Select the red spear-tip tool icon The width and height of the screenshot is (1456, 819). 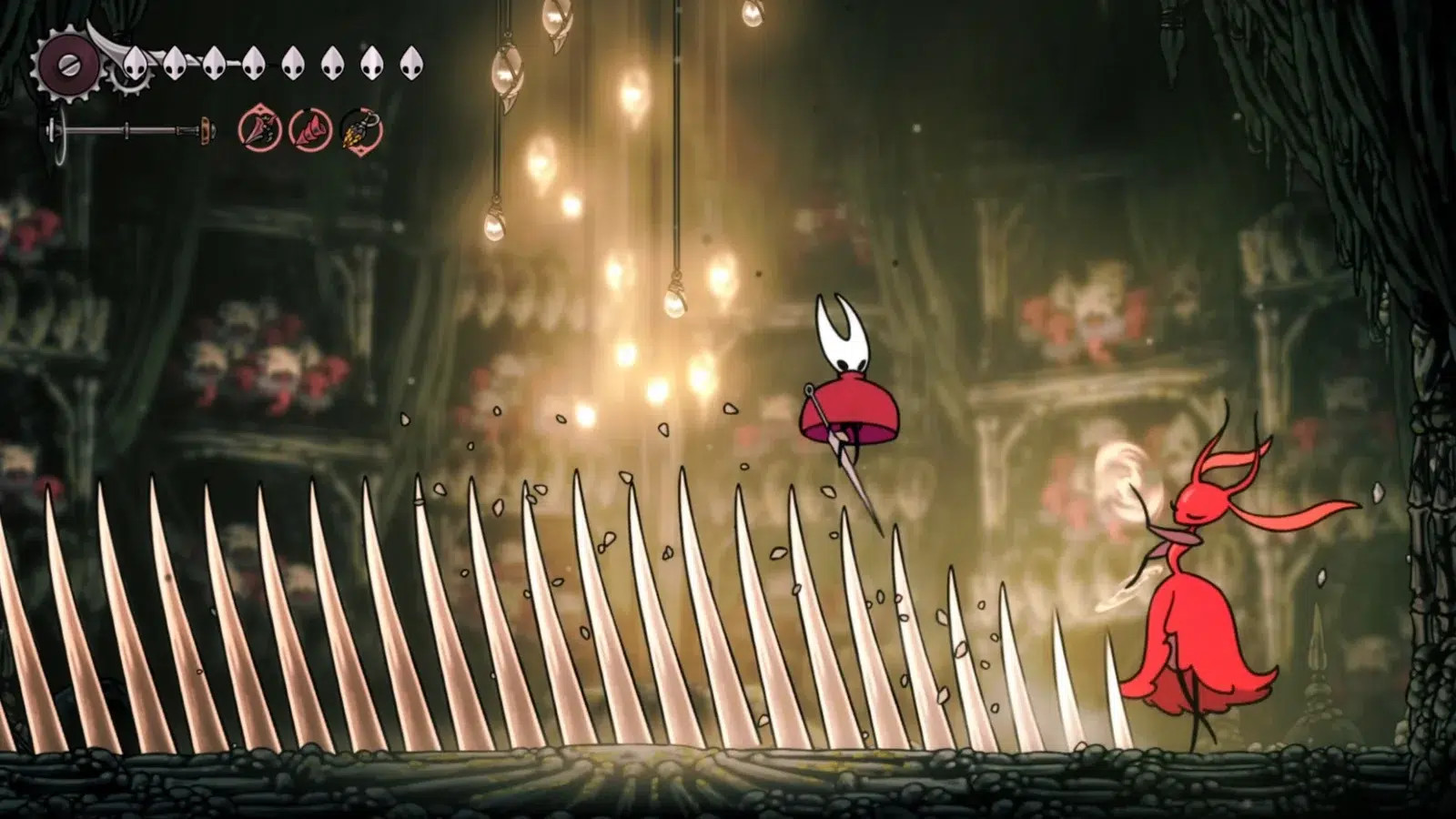259,130
